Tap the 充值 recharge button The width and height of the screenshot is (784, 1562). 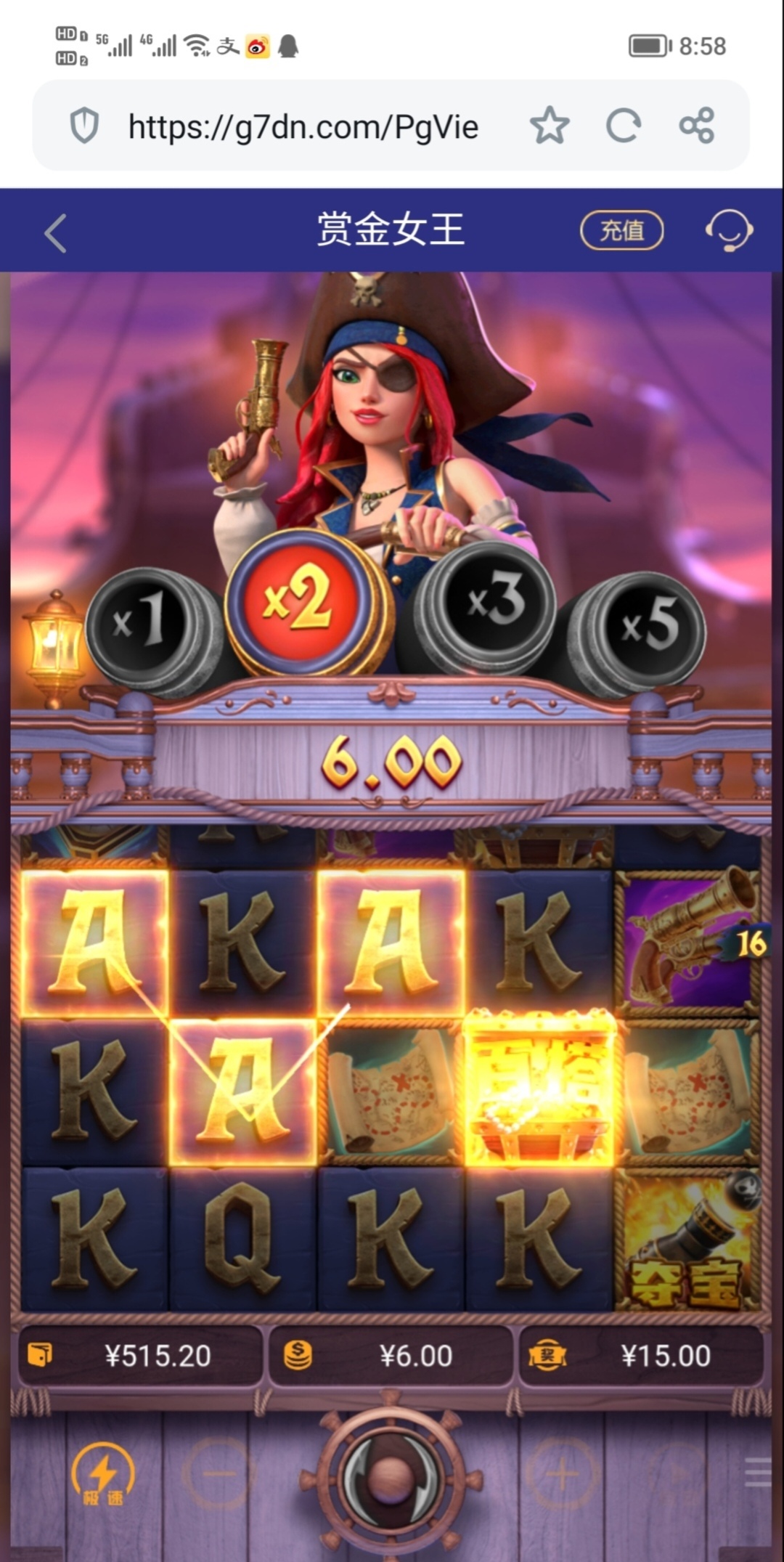coord(621,231)
